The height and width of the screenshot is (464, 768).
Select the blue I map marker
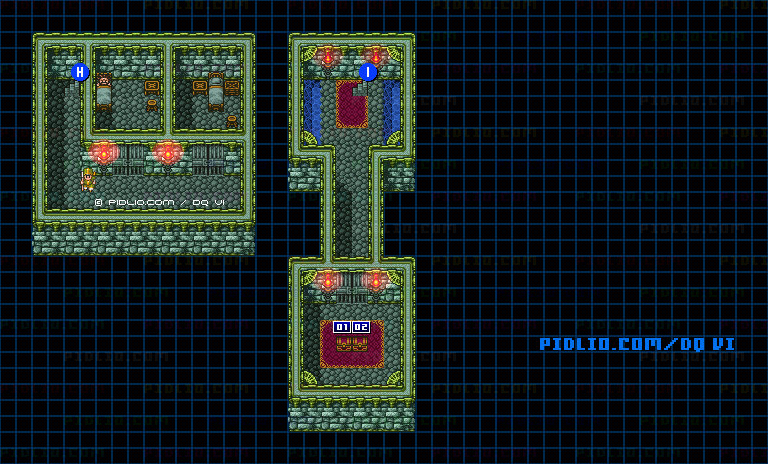click(368, 72)
